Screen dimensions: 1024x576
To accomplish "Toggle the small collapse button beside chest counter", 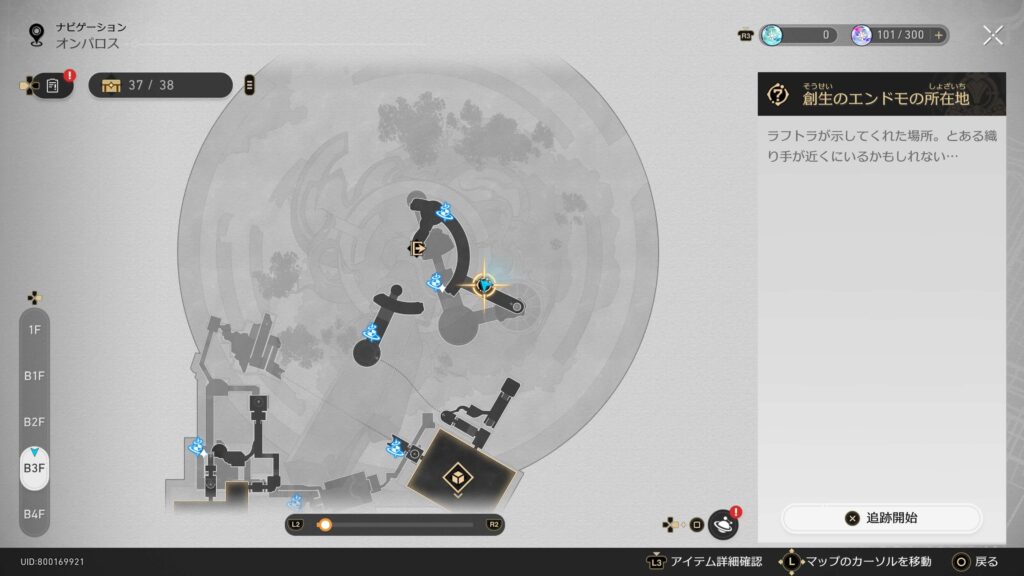I will (249, 85).
